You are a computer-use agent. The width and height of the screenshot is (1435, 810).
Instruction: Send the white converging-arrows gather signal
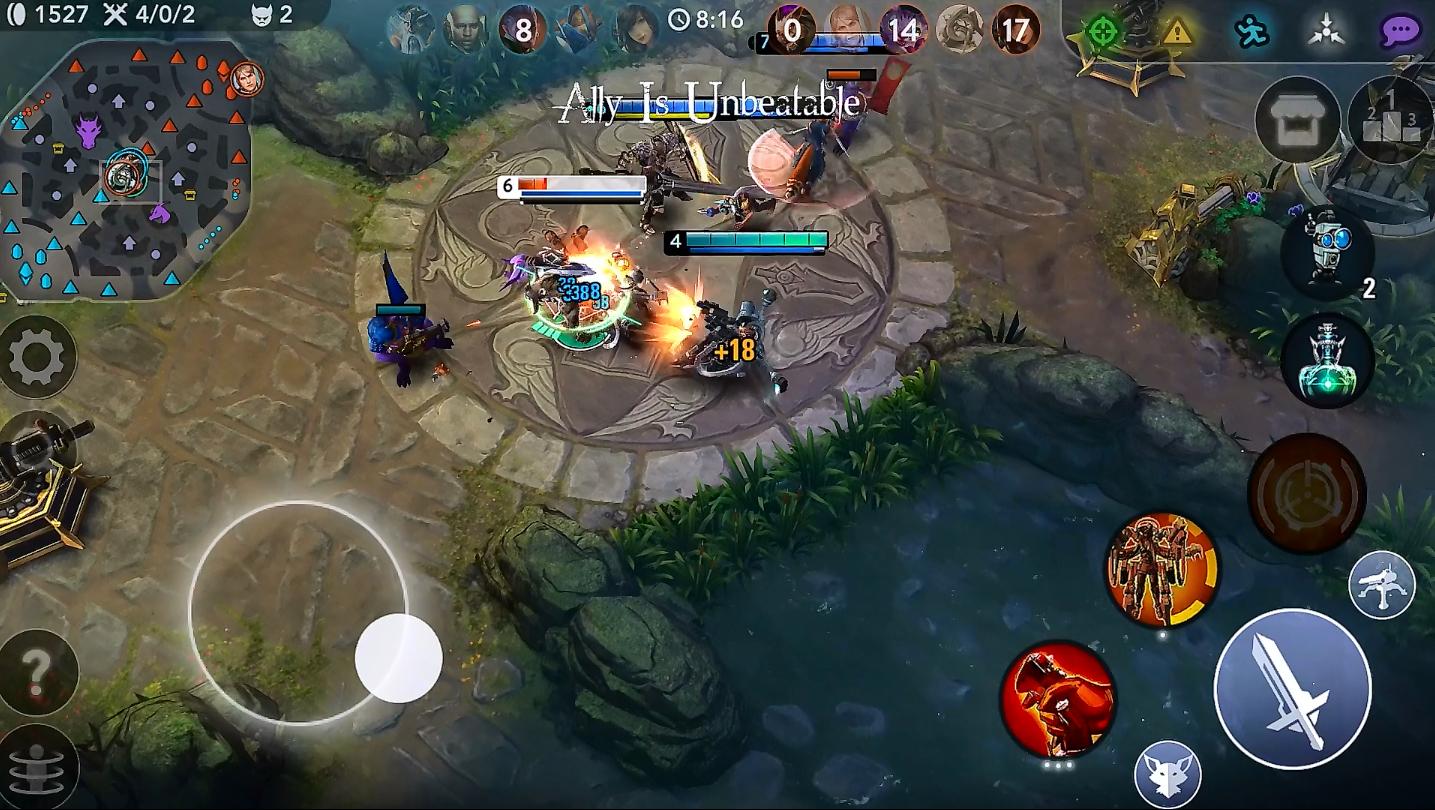pos(1326,31)
